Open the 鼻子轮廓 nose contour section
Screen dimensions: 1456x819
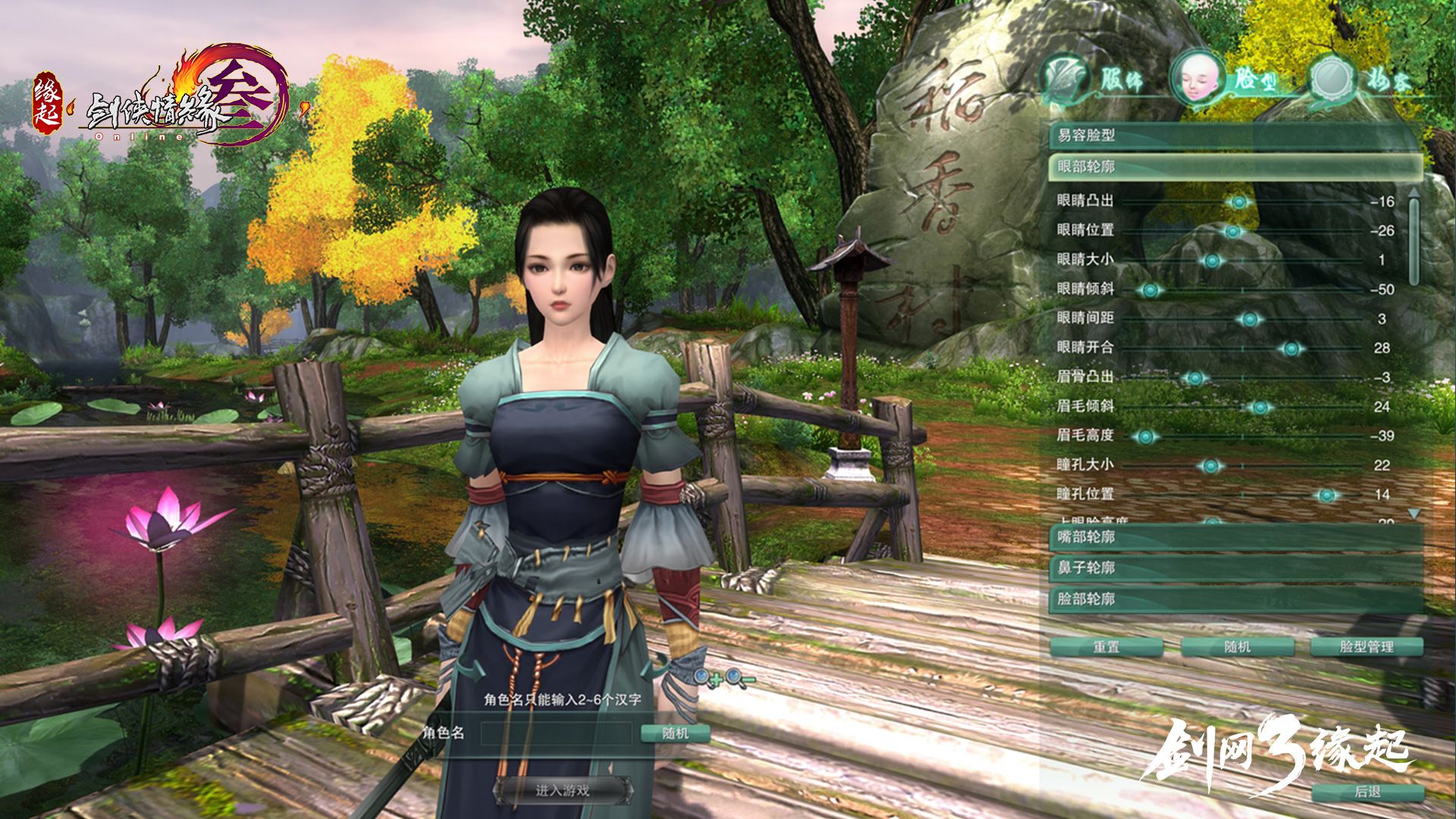point(1235,568)
